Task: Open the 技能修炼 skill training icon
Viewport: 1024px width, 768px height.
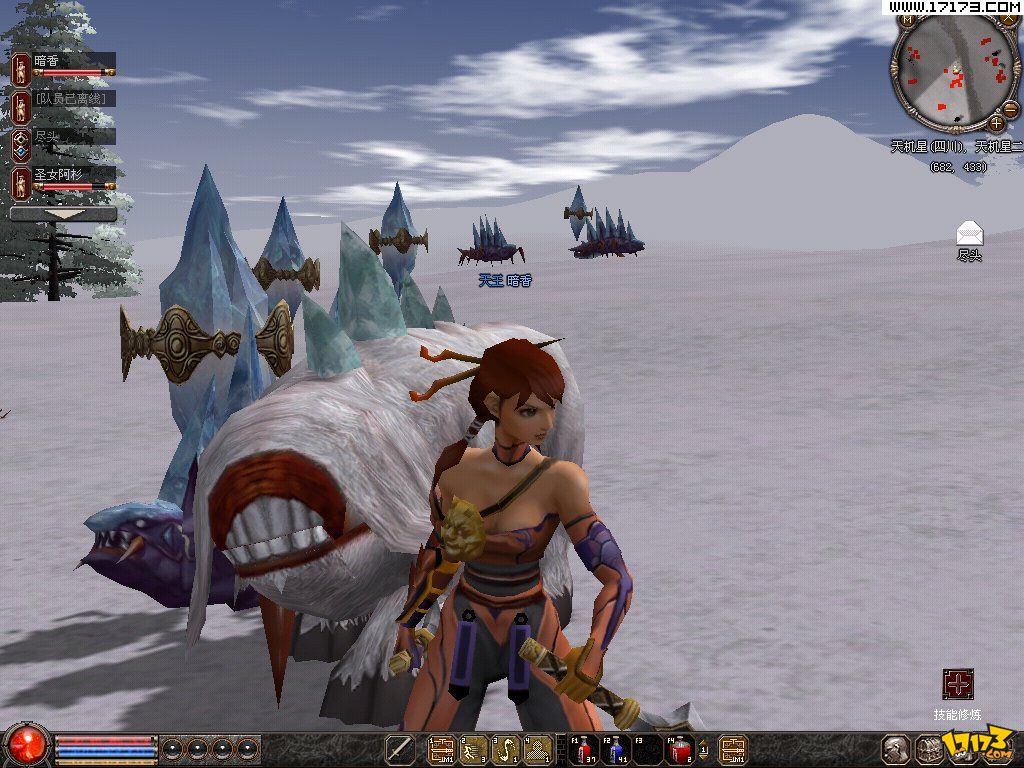Action: (958, 685)
